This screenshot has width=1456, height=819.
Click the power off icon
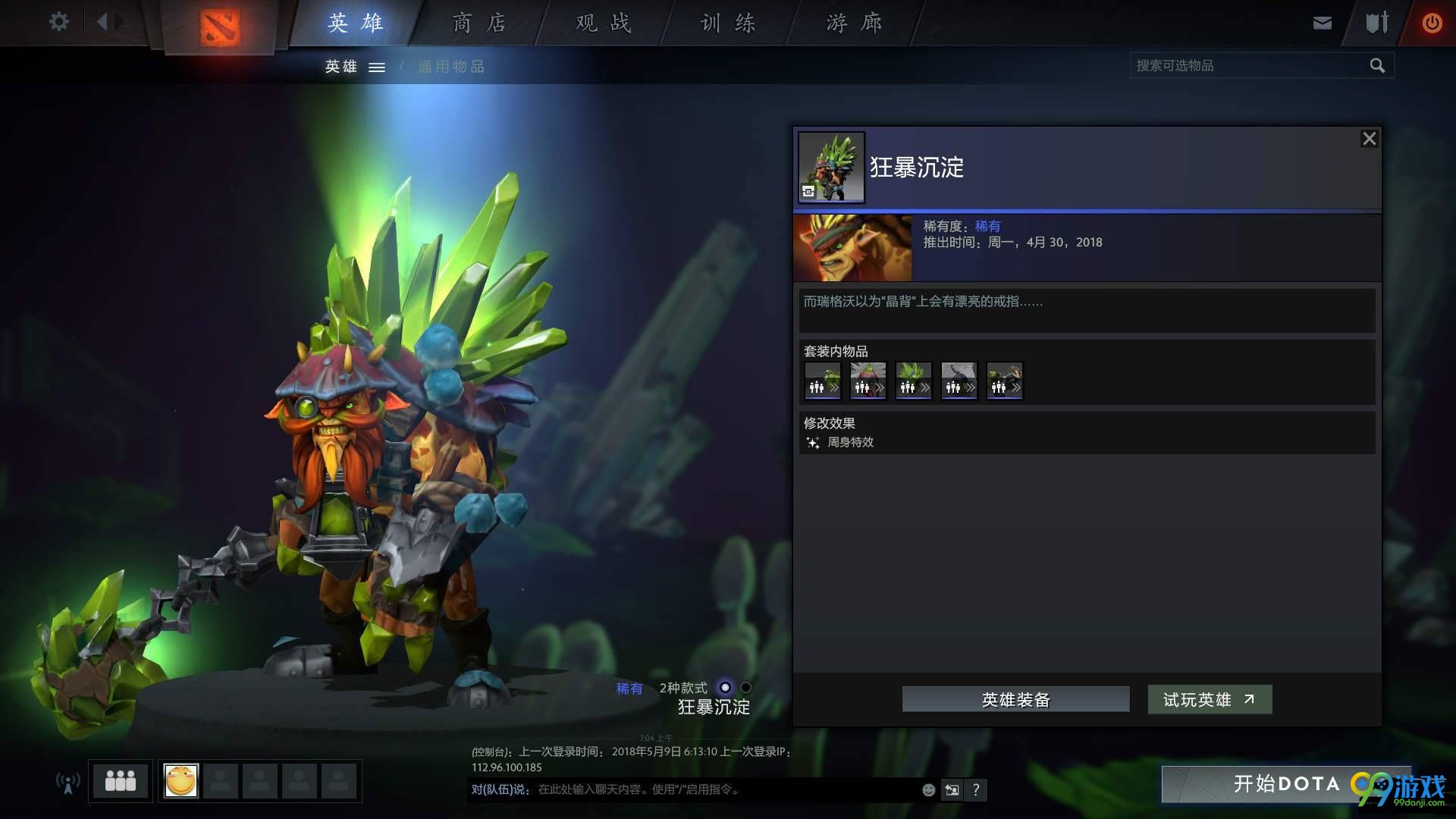click(x=1432, y=23)
